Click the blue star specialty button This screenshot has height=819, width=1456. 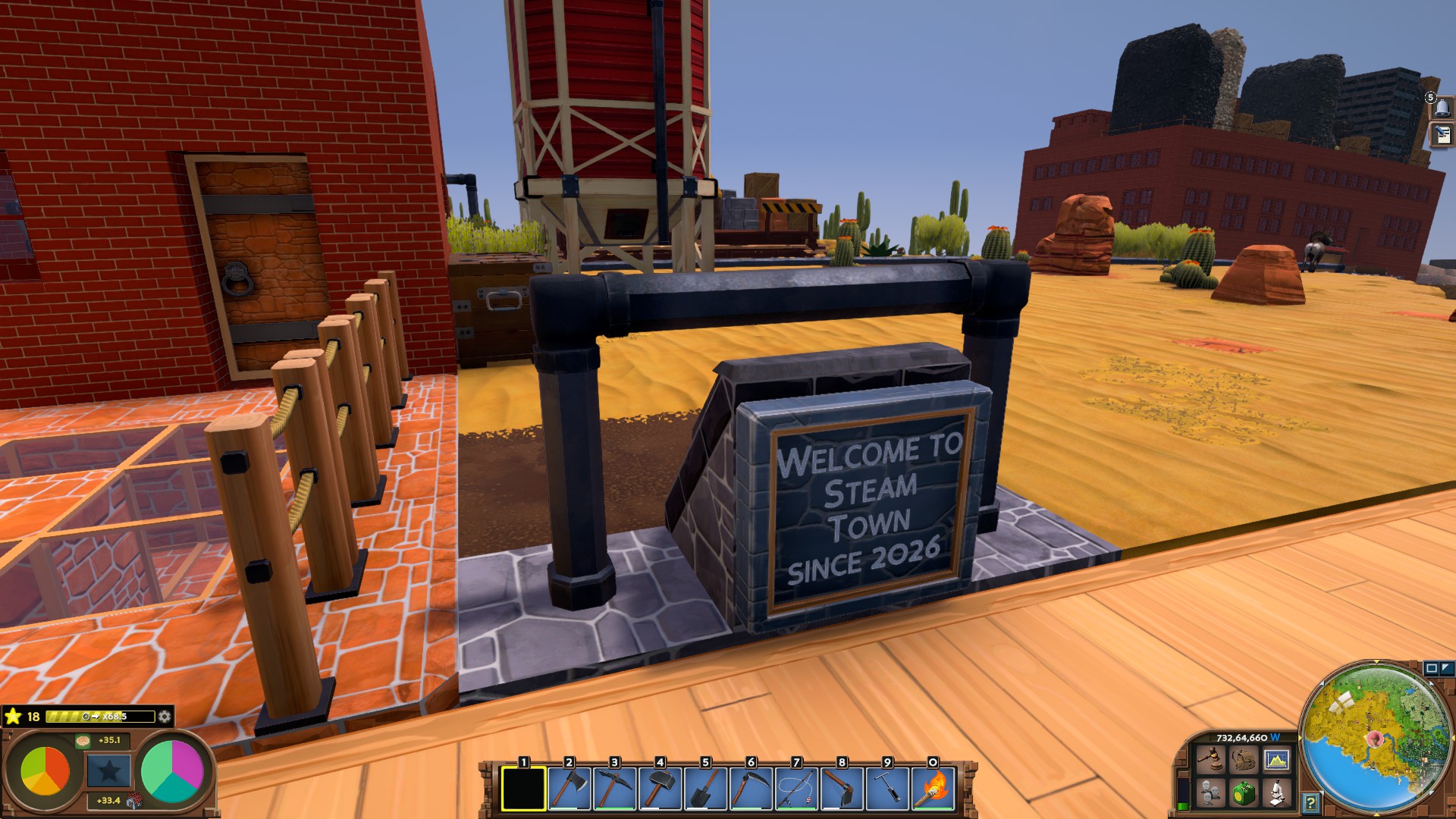point(108,771)
